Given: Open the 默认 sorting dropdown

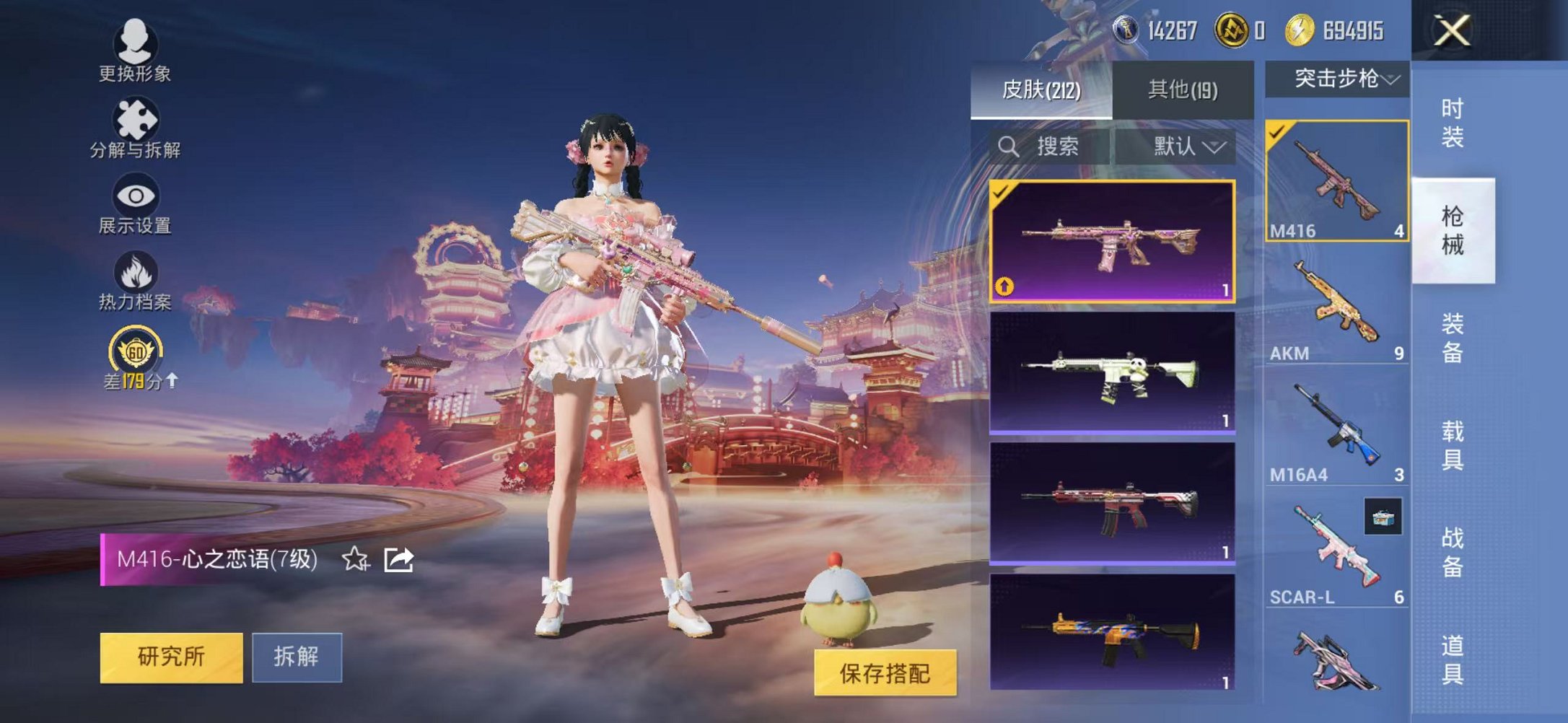Looking at the screenshot, I should pyautogui.click(x=1183, y=147).
